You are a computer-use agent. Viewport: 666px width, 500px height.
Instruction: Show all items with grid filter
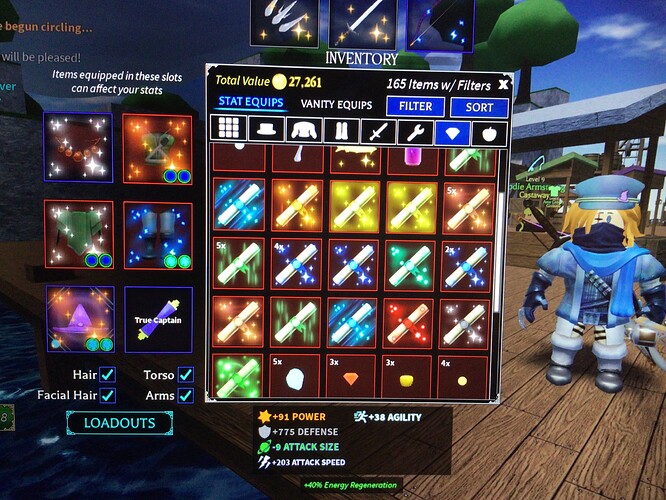[231, 130]
